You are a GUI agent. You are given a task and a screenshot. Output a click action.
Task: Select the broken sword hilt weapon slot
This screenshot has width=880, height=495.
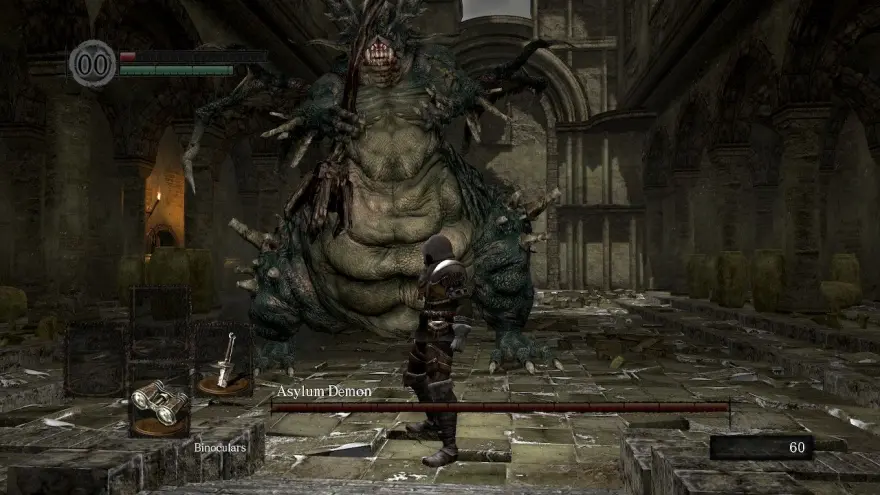coord(224,362)
